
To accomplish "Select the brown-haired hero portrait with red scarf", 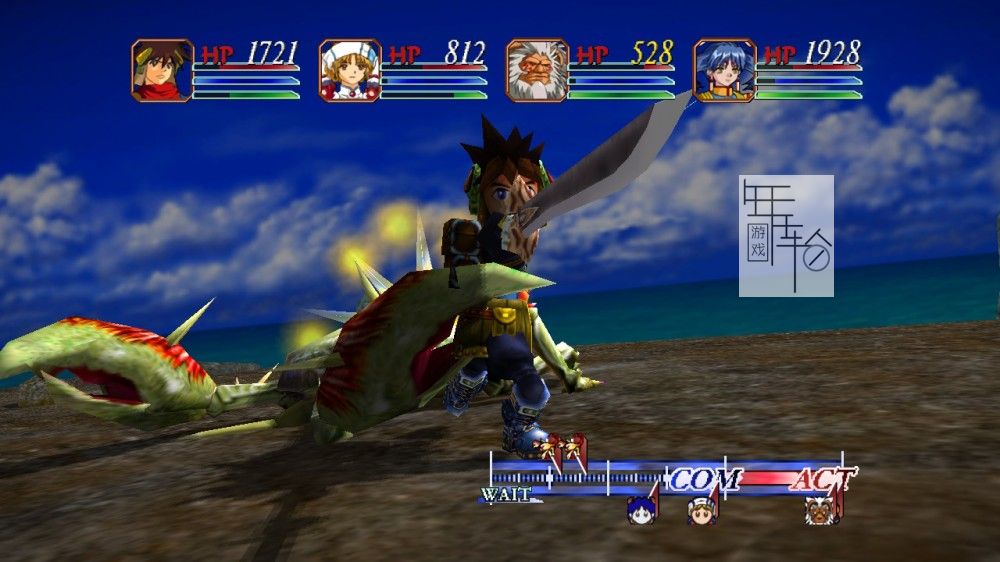I will click(x=162, y=71).
